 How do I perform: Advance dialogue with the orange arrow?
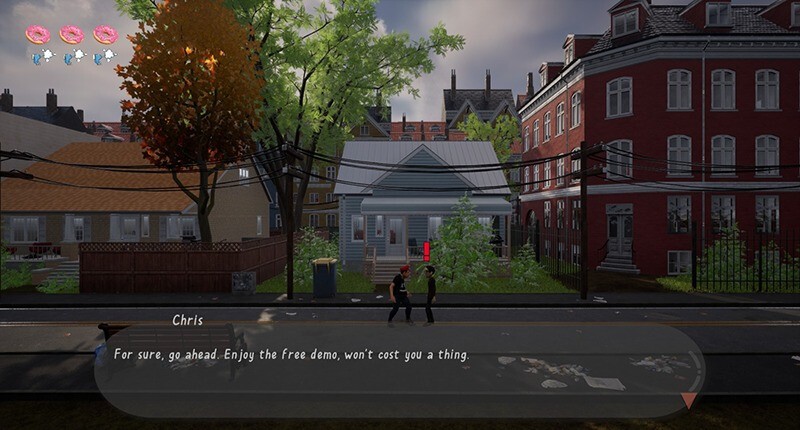[689, 400]
